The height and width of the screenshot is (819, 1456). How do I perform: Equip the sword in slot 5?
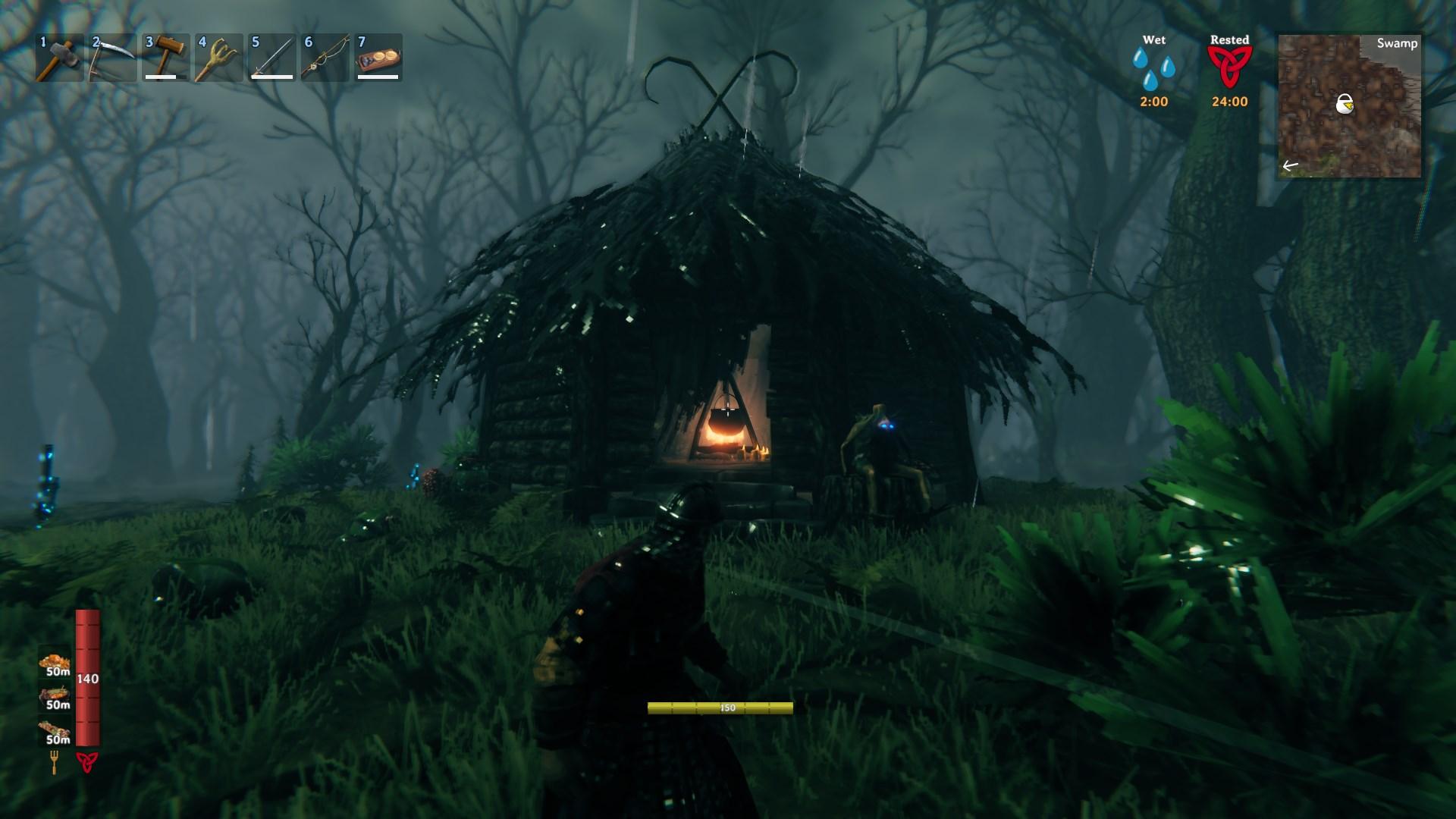point(271,58)
